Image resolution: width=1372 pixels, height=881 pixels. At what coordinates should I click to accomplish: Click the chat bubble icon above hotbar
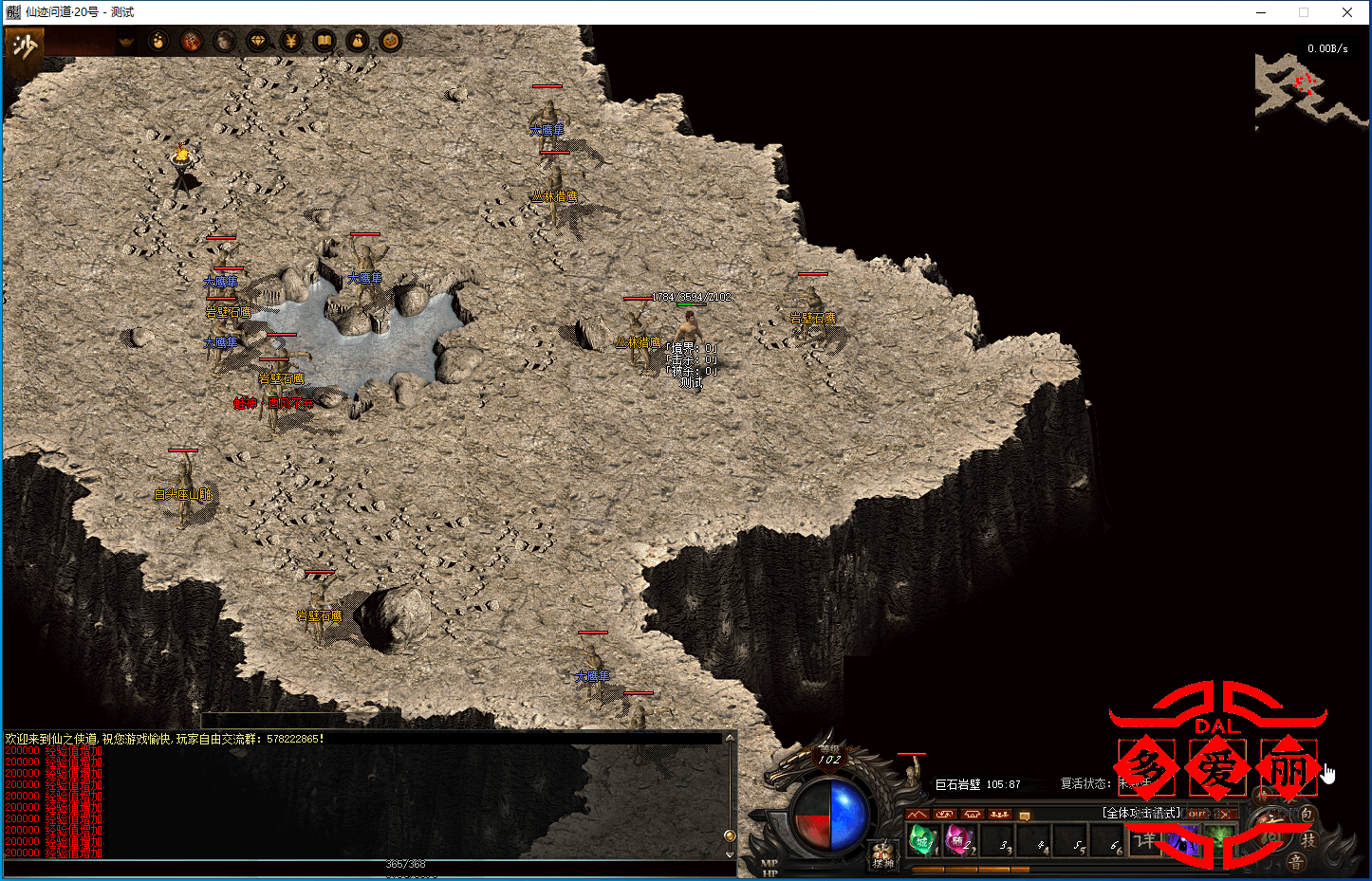[1025, 815]
